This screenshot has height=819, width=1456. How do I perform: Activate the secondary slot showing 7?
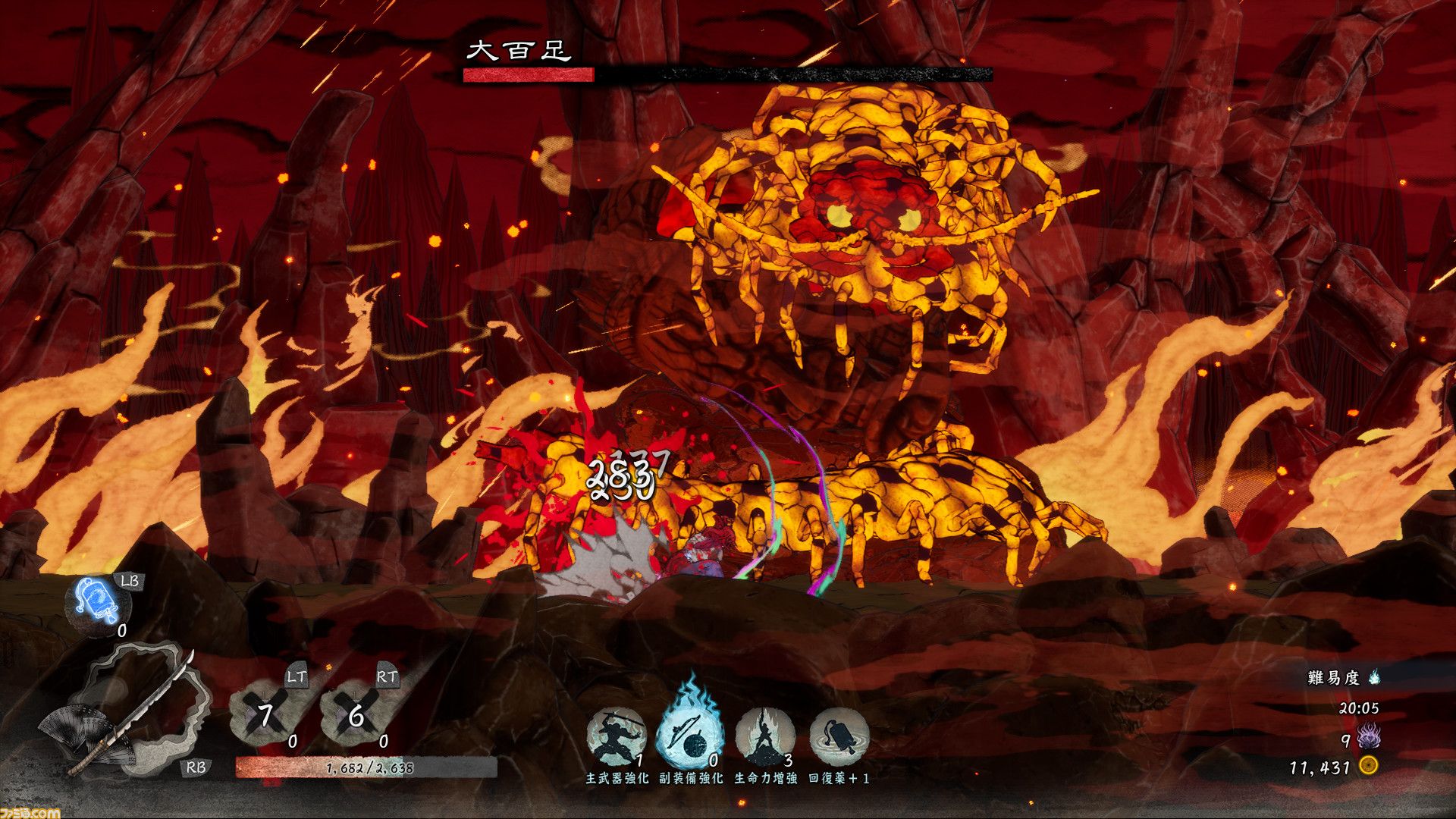[267, 714]
